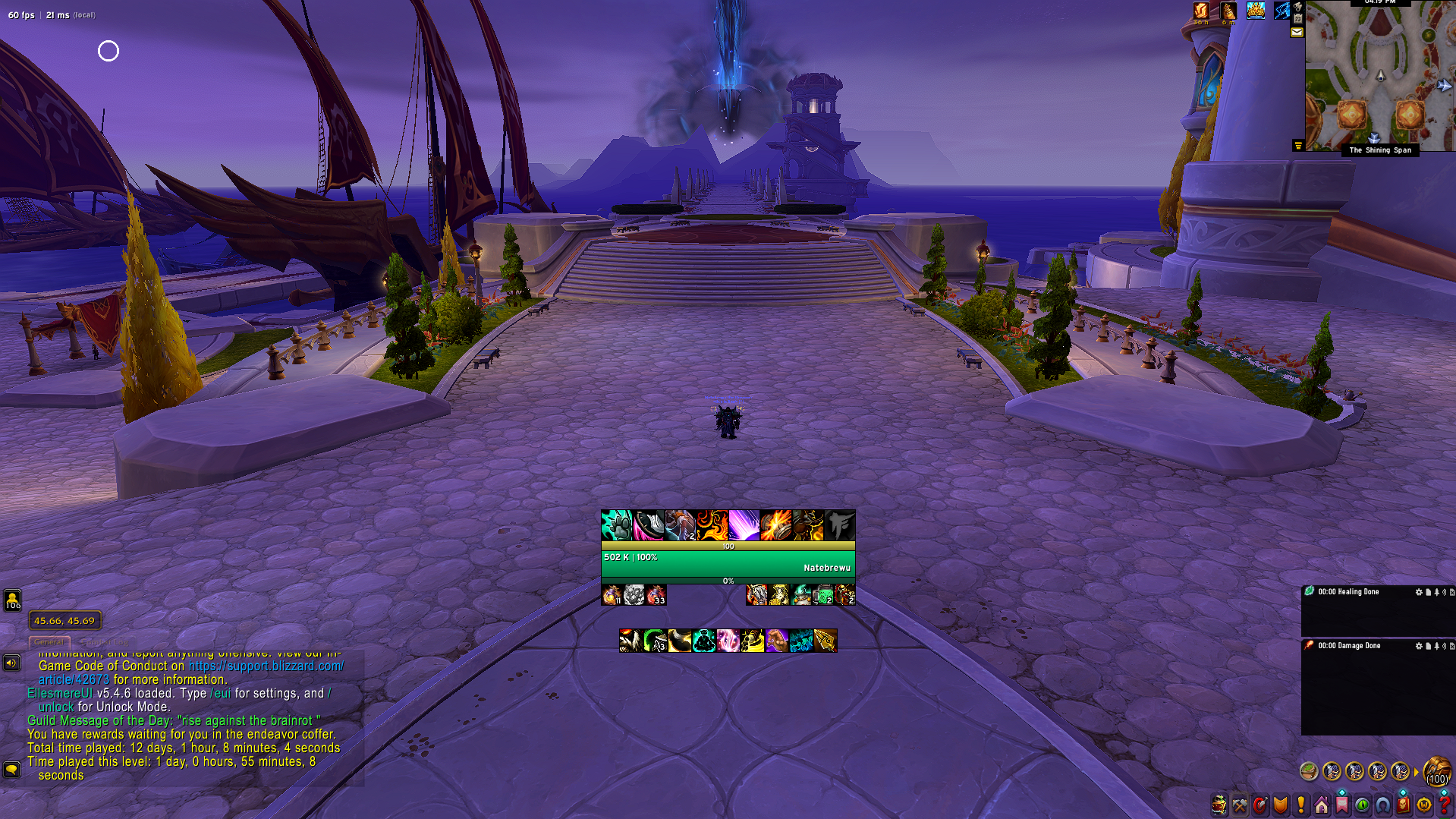Check the mail envelope icon
Viewport: 1456px width, 819px height.
pyautogui.click(x=1297, y=32)
